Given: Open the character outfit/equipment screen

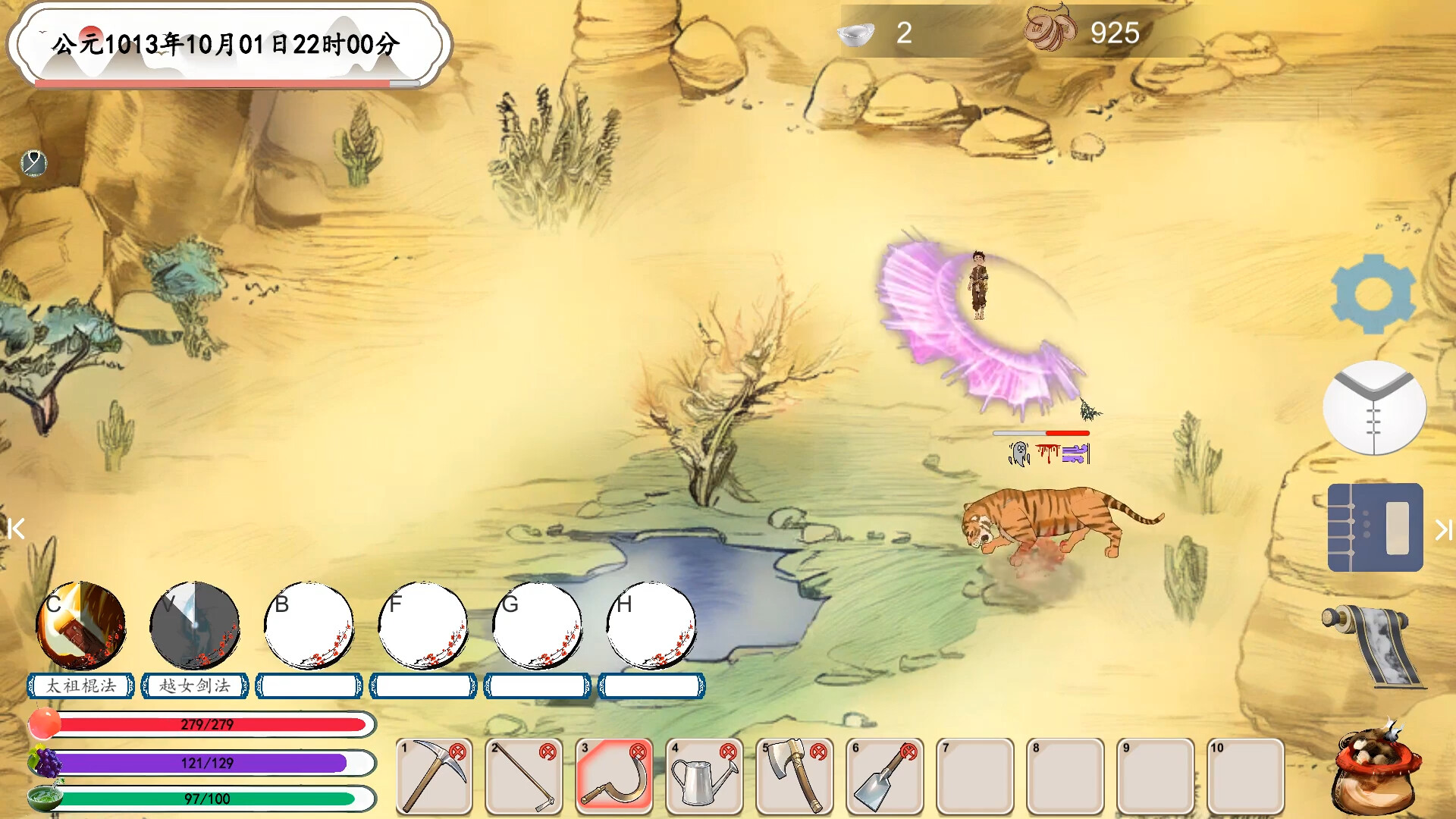Looking at the screenshot, I should [x=1375, y=407].
